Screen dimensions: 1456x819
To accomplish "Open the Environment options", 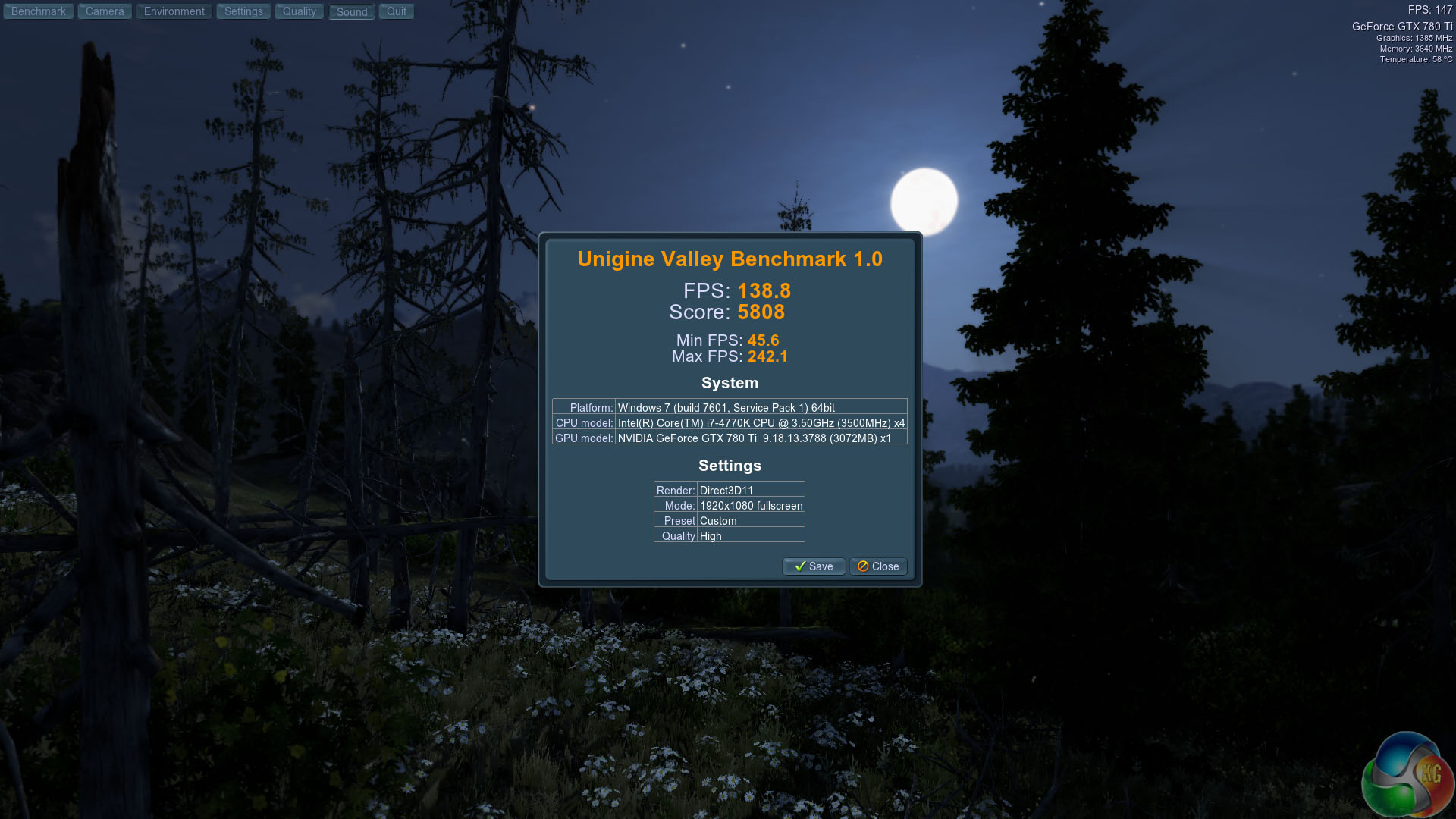I will coord(174,11).
